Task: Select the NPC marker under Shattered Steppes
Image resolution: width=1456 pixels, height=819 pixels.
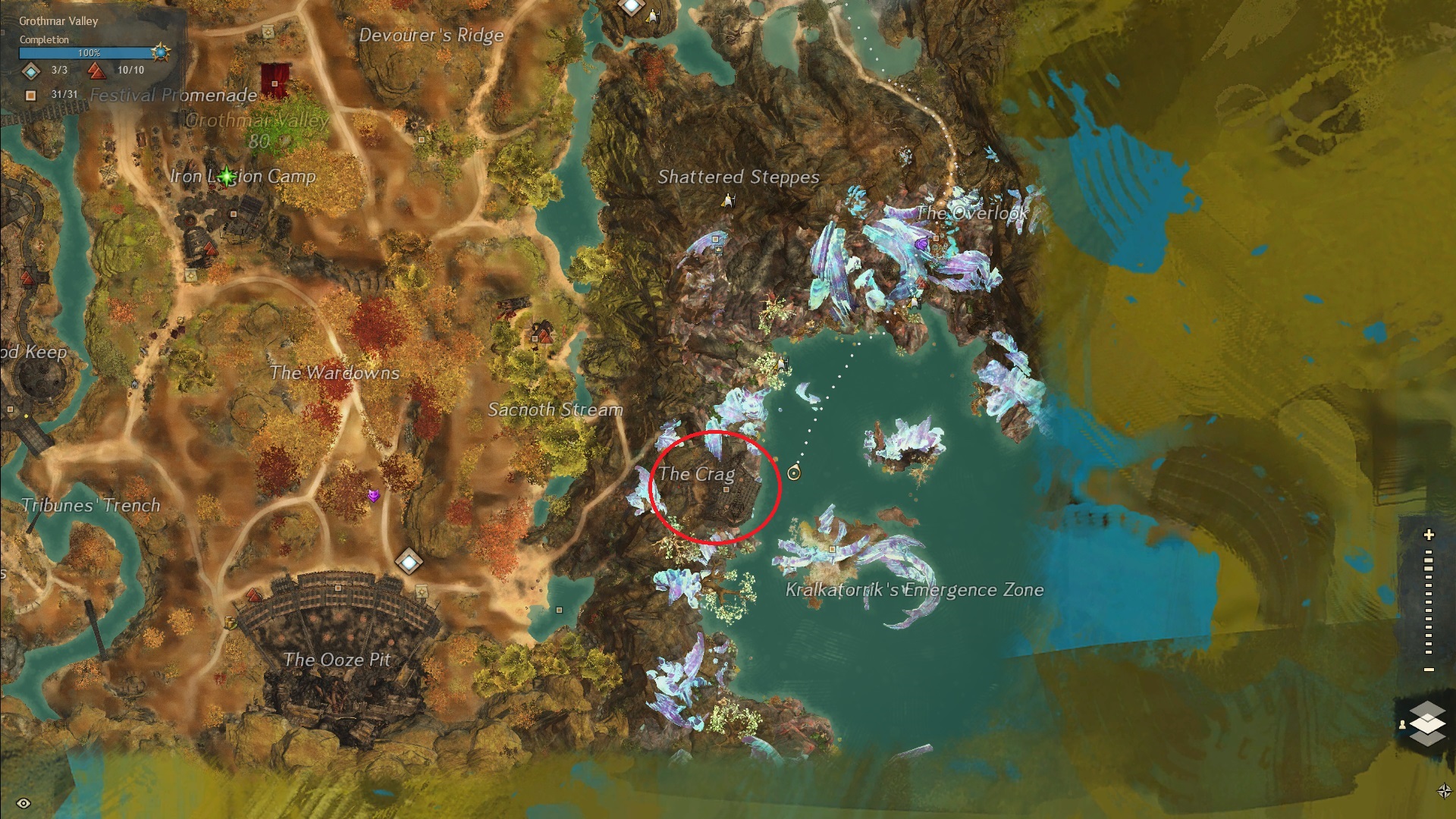Action: (x=729, y=200)
